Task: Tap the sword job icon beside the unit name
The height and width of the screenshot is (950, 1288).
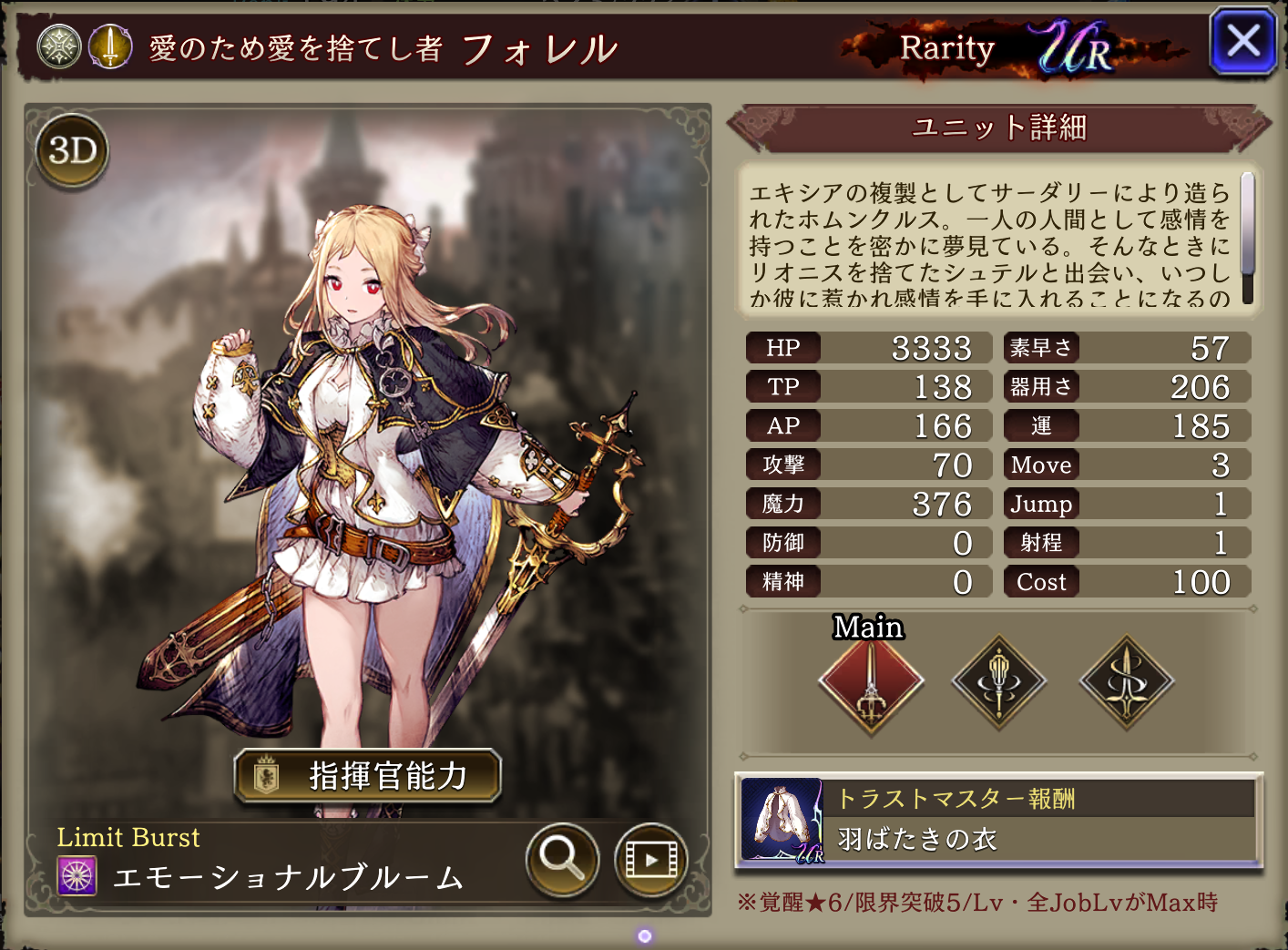Action: coord(110,46)
